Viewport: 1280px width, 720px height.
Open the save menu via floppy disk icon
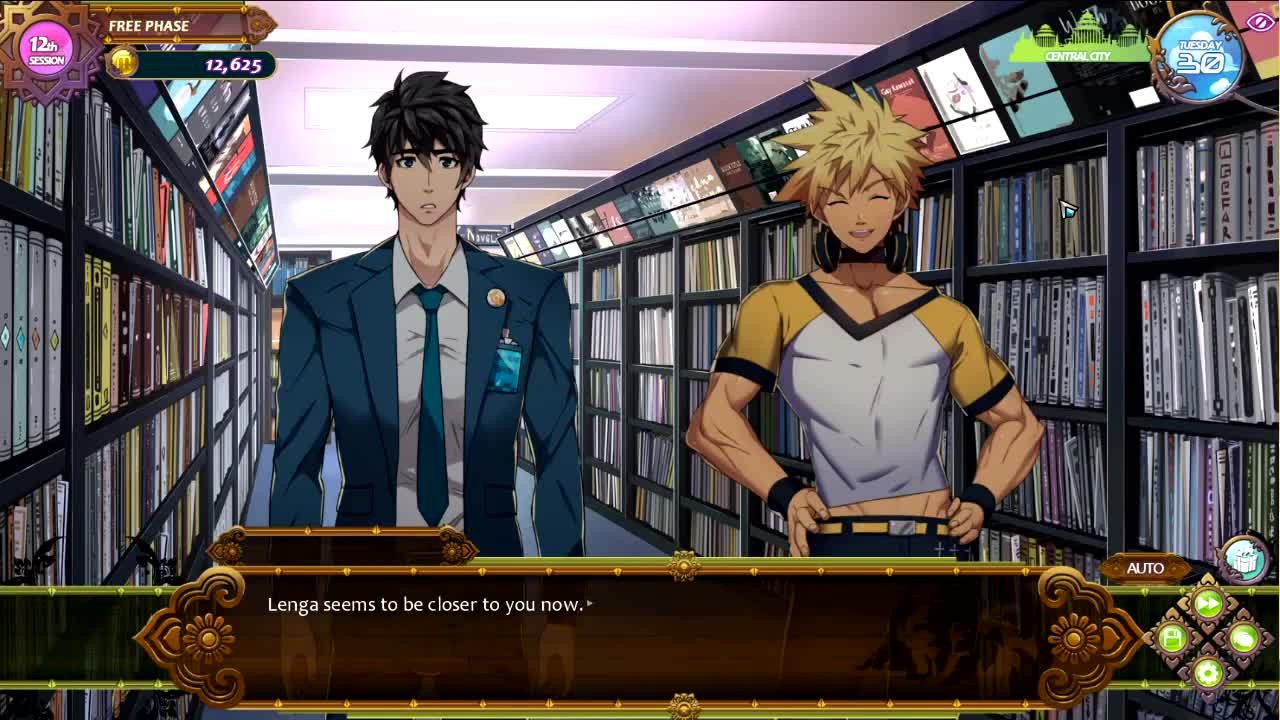tap(1172, 637)
